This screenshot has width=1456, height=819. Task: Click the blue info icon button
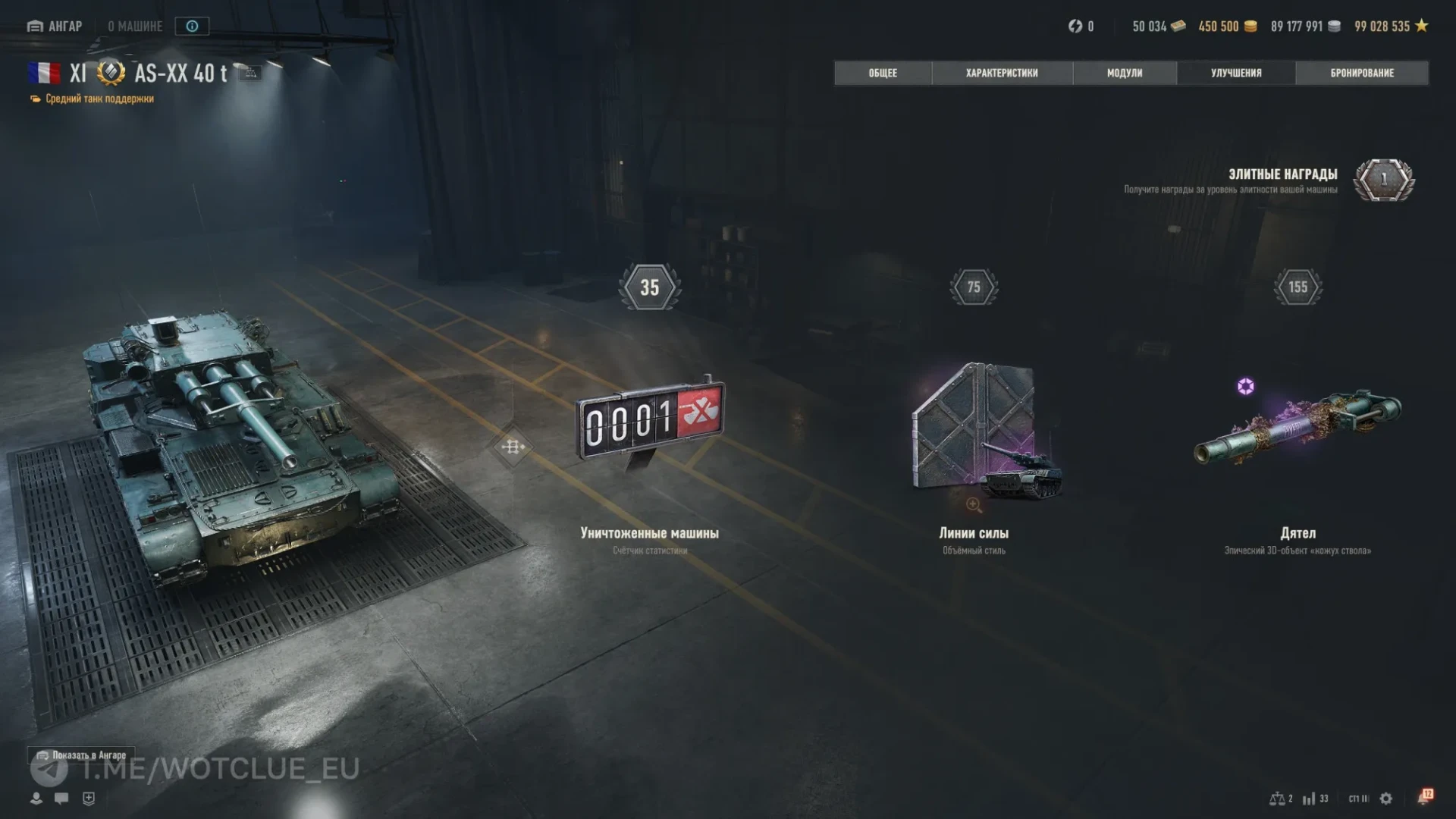pyautogui.click(x=192, y=27)
